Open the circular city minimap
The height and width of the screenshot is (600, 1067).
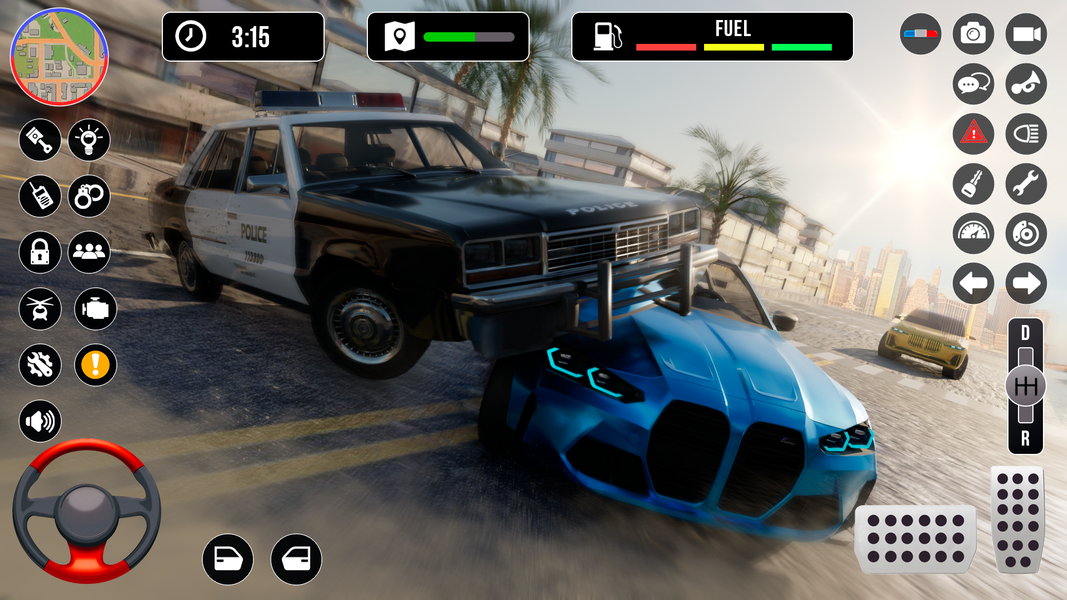[58, 57]
